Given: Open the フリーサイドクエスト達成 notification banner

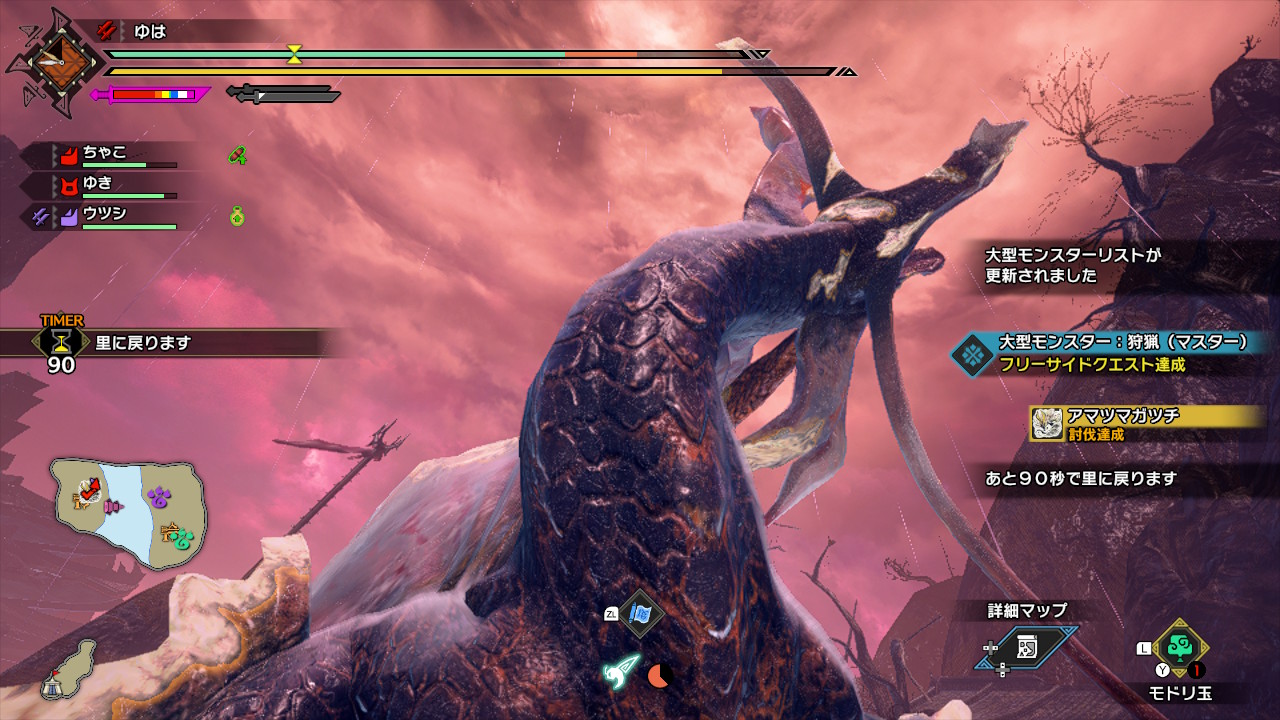Looking at the screenshot, I should tap(1112, 353).
